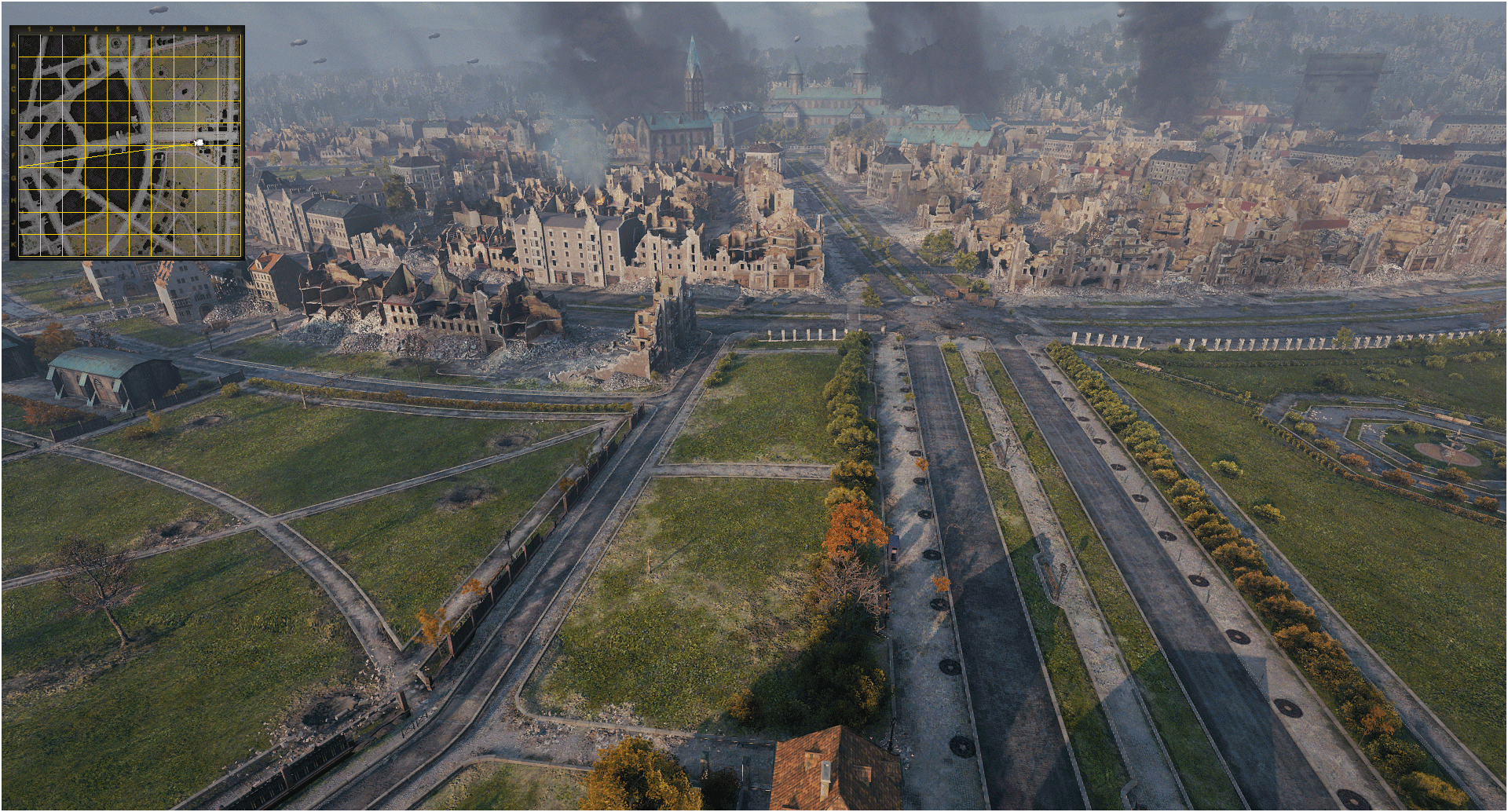This screenshot has width=1508, height=812.
Task: Click column number 0 on the minimap header
Action: point(228,28)
